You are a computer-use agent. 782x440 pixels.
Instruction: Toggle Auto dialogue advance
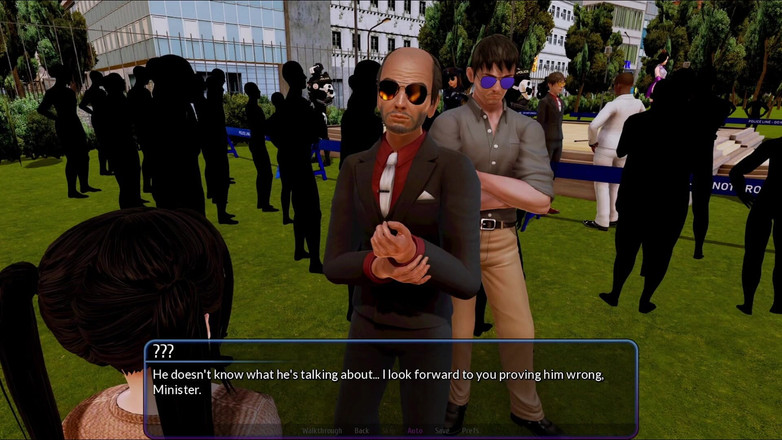(x=415, y=431)
